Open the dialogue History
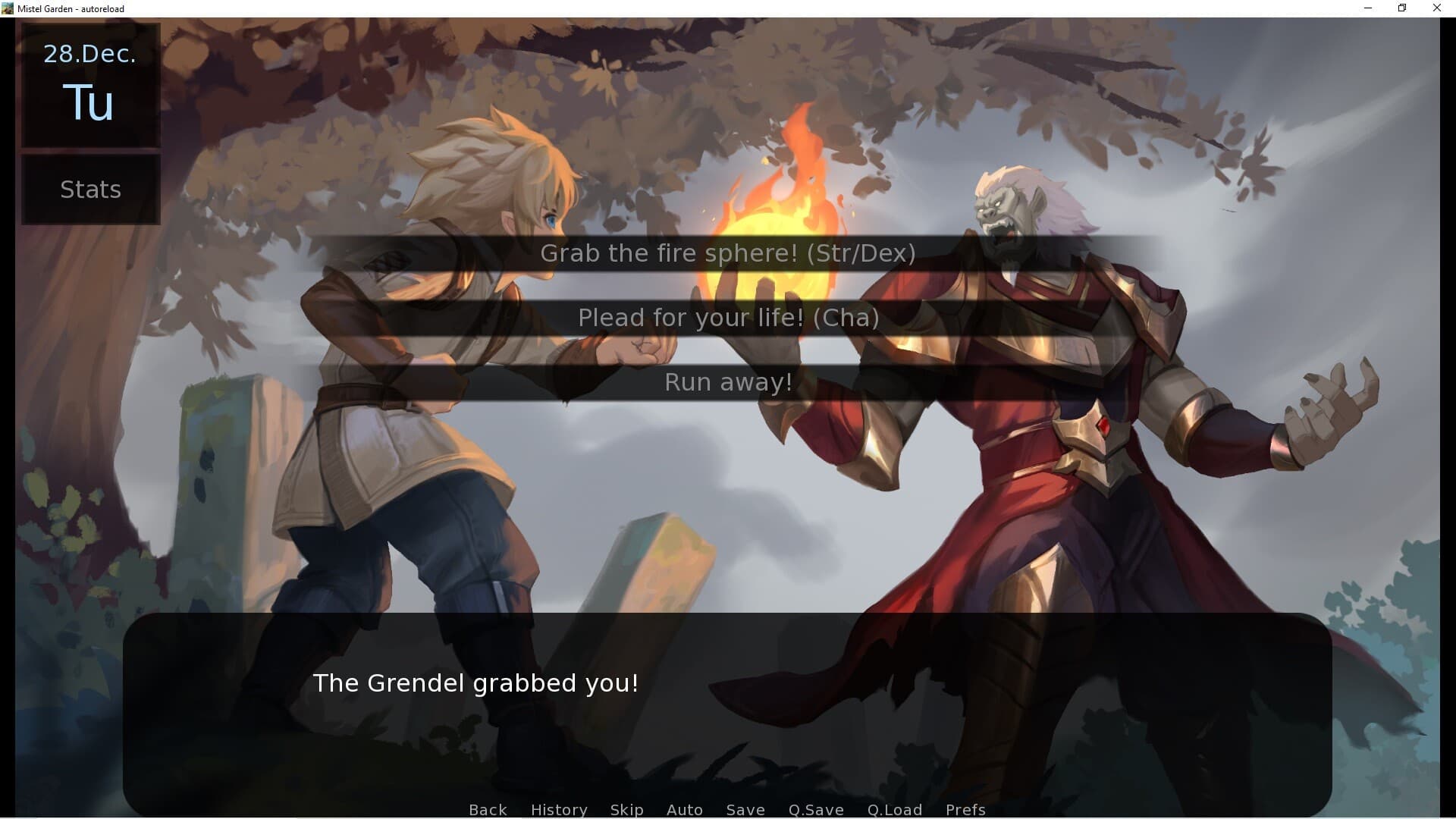The image size is (1456, 819). click(558, 810)
